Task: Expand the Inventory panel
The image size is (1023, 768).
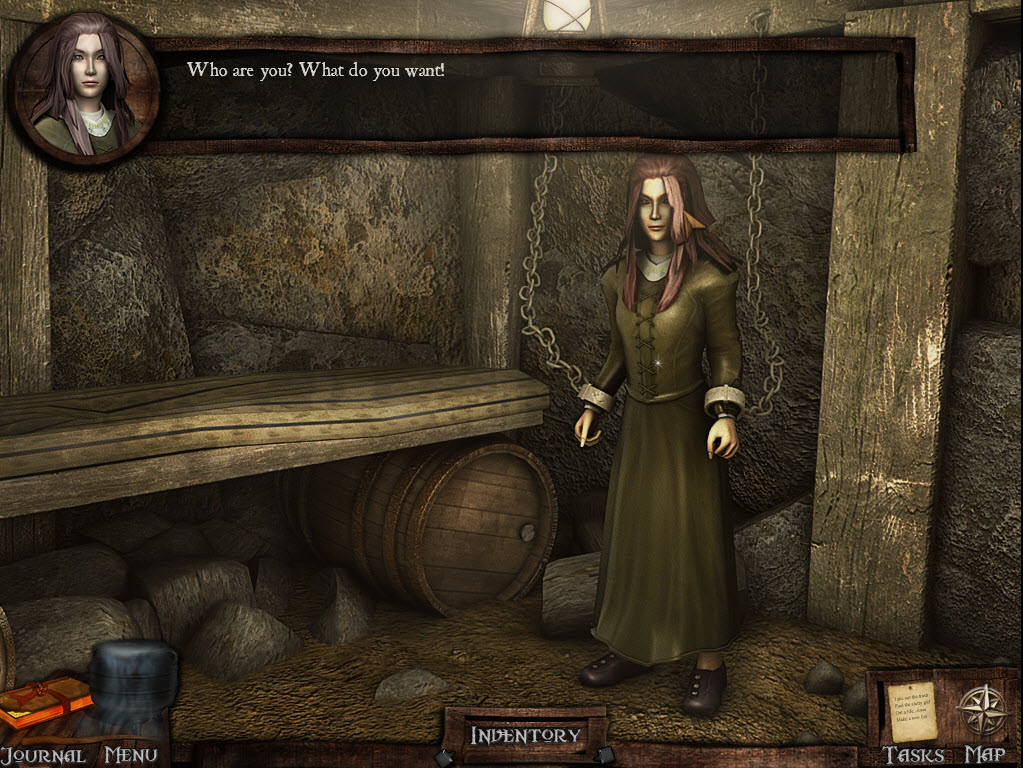Action: [x=525, y=736]
